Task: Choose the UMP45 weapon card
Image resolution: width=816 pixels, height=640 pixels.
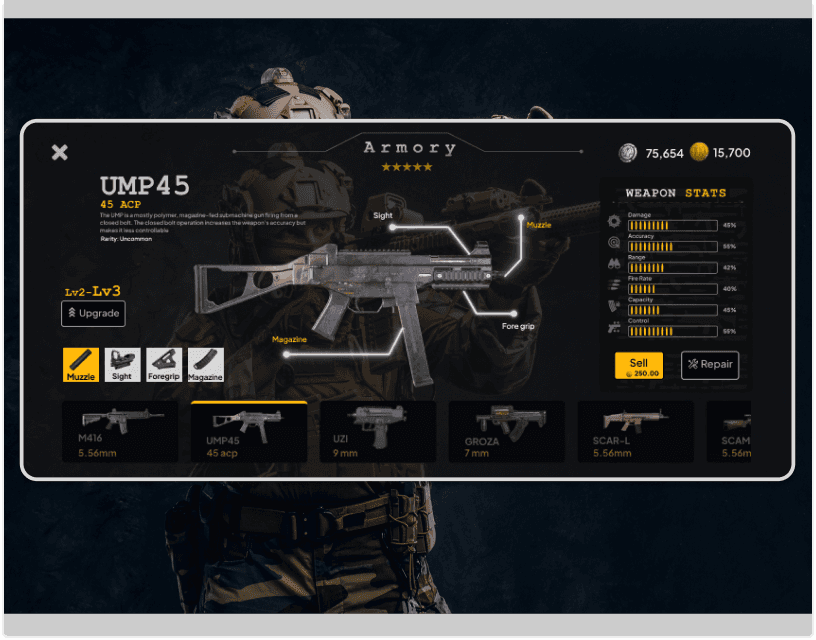Action: point(249,432)
